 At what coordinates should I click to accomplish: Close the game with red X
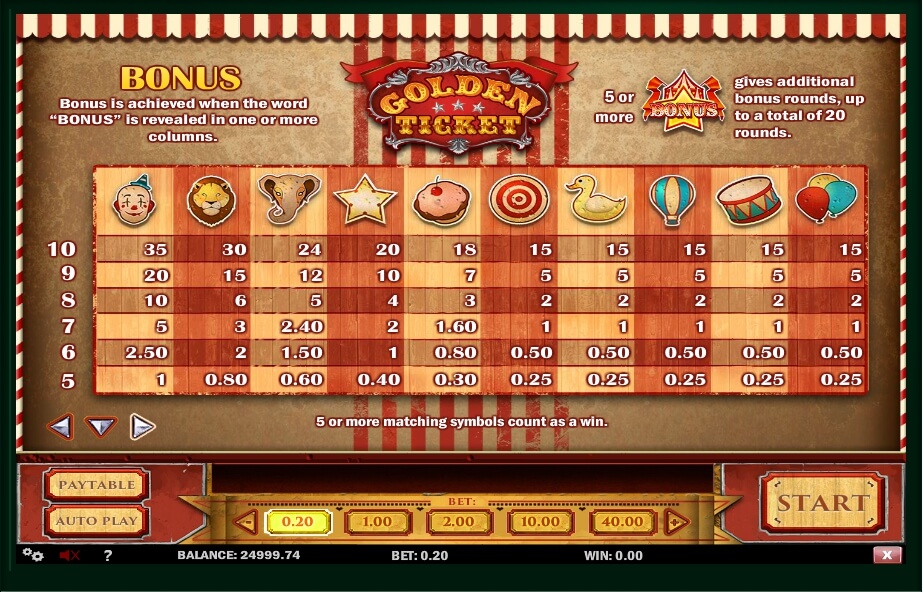(886, 555)
